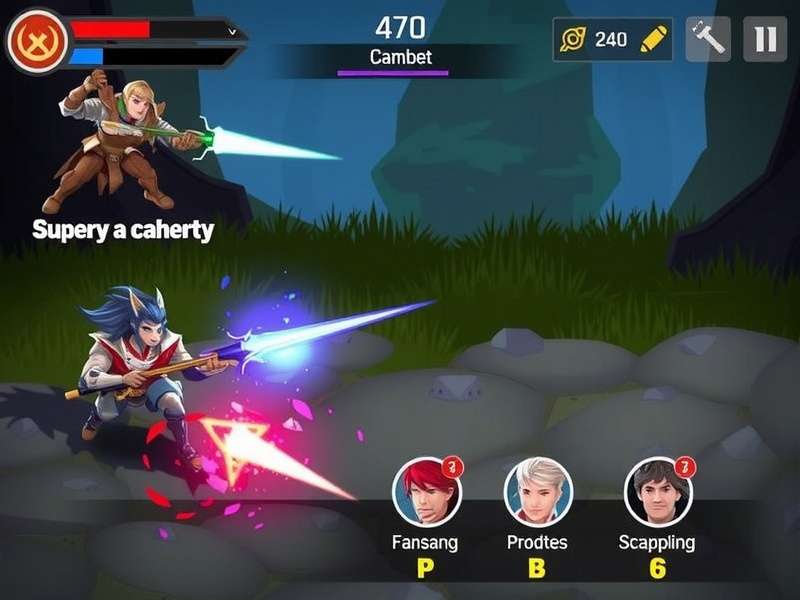Viewport: 800px width, 600px height.
Task: Open the hammer tool button
Action: coord(707,39)
